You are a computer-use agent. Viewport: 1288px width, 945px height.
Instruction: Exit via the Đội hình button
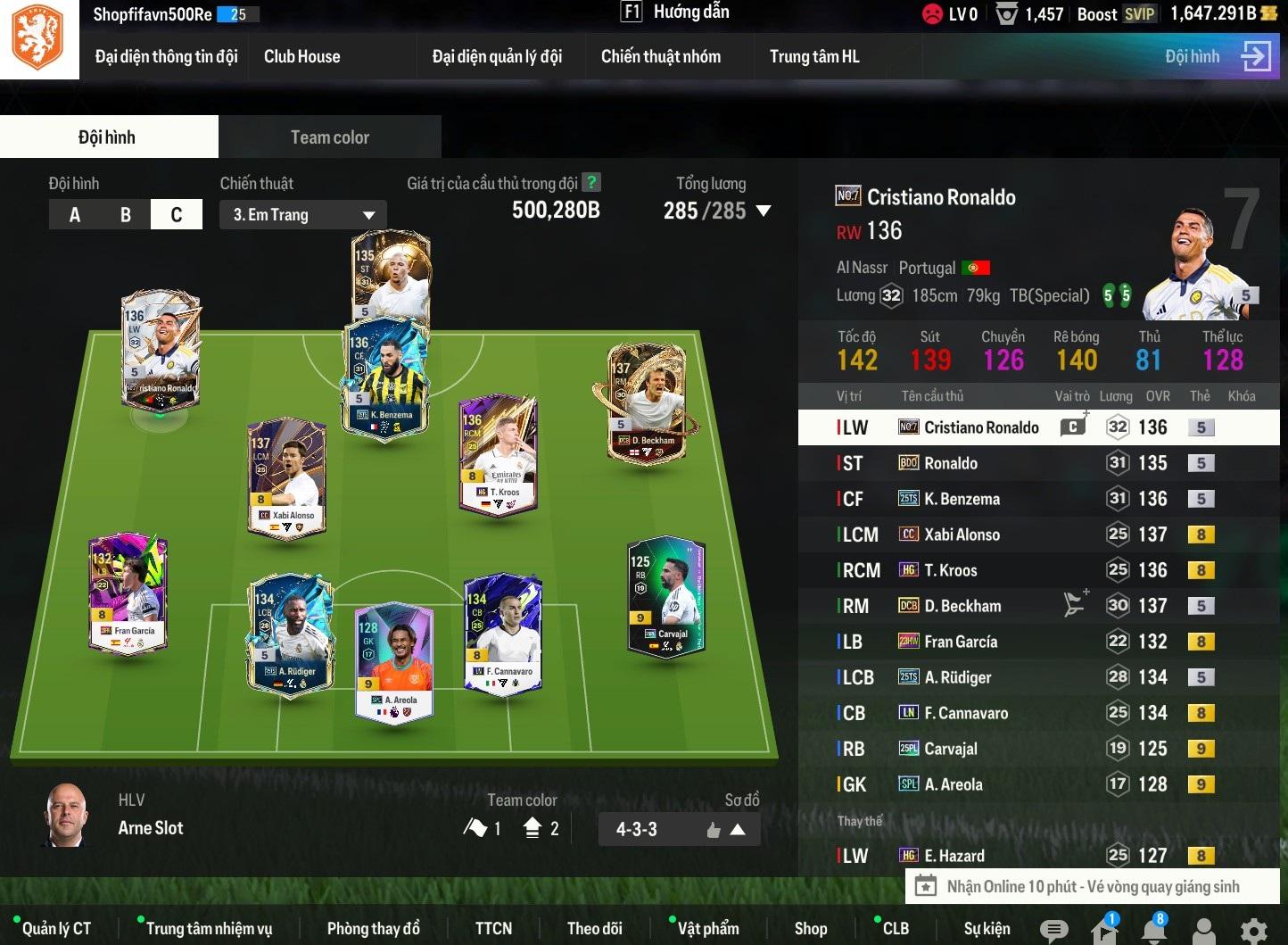[x=1217, y=57]
